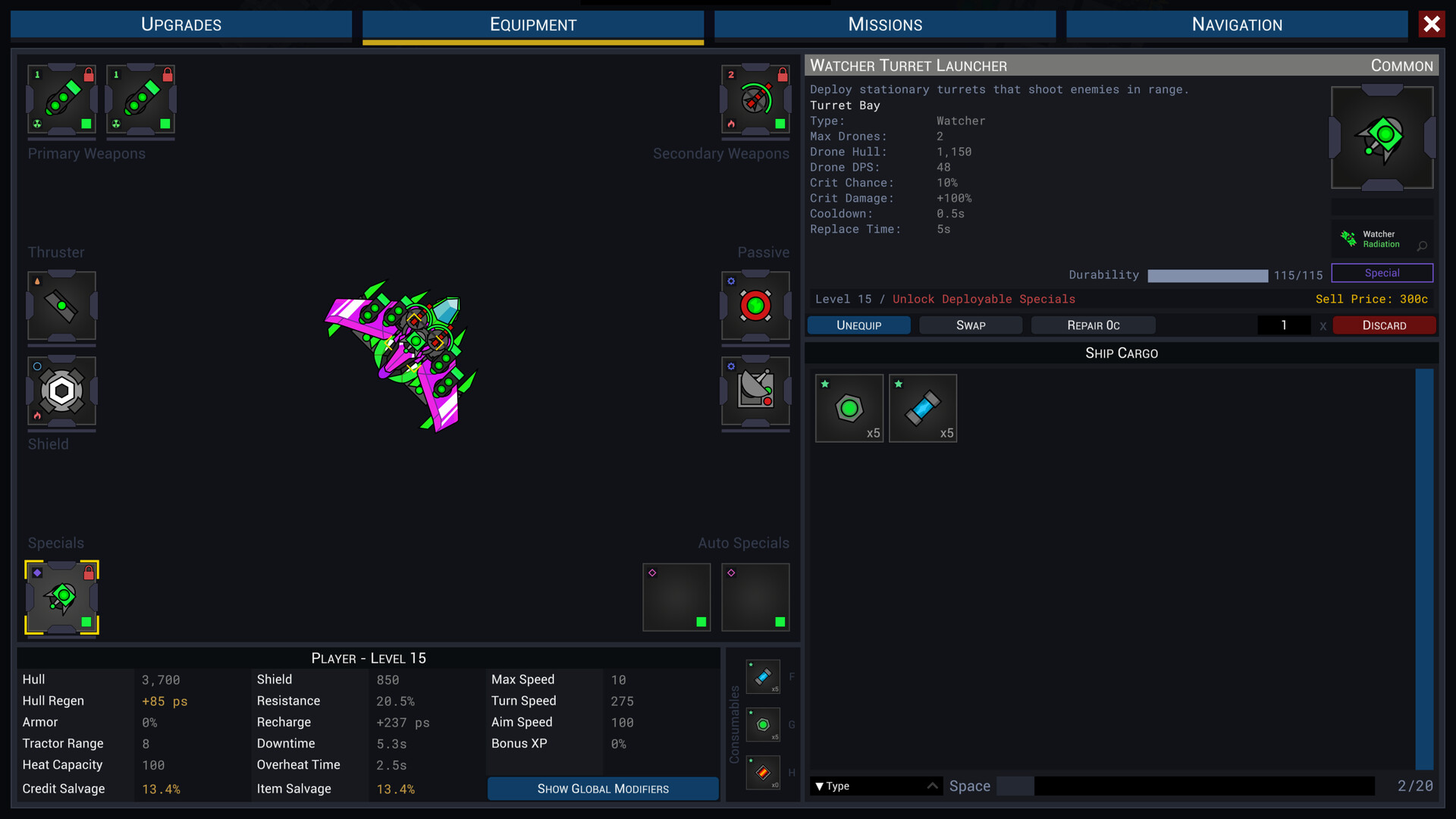
Task: Open the passive radar dish module
Action: coord(755,392)
